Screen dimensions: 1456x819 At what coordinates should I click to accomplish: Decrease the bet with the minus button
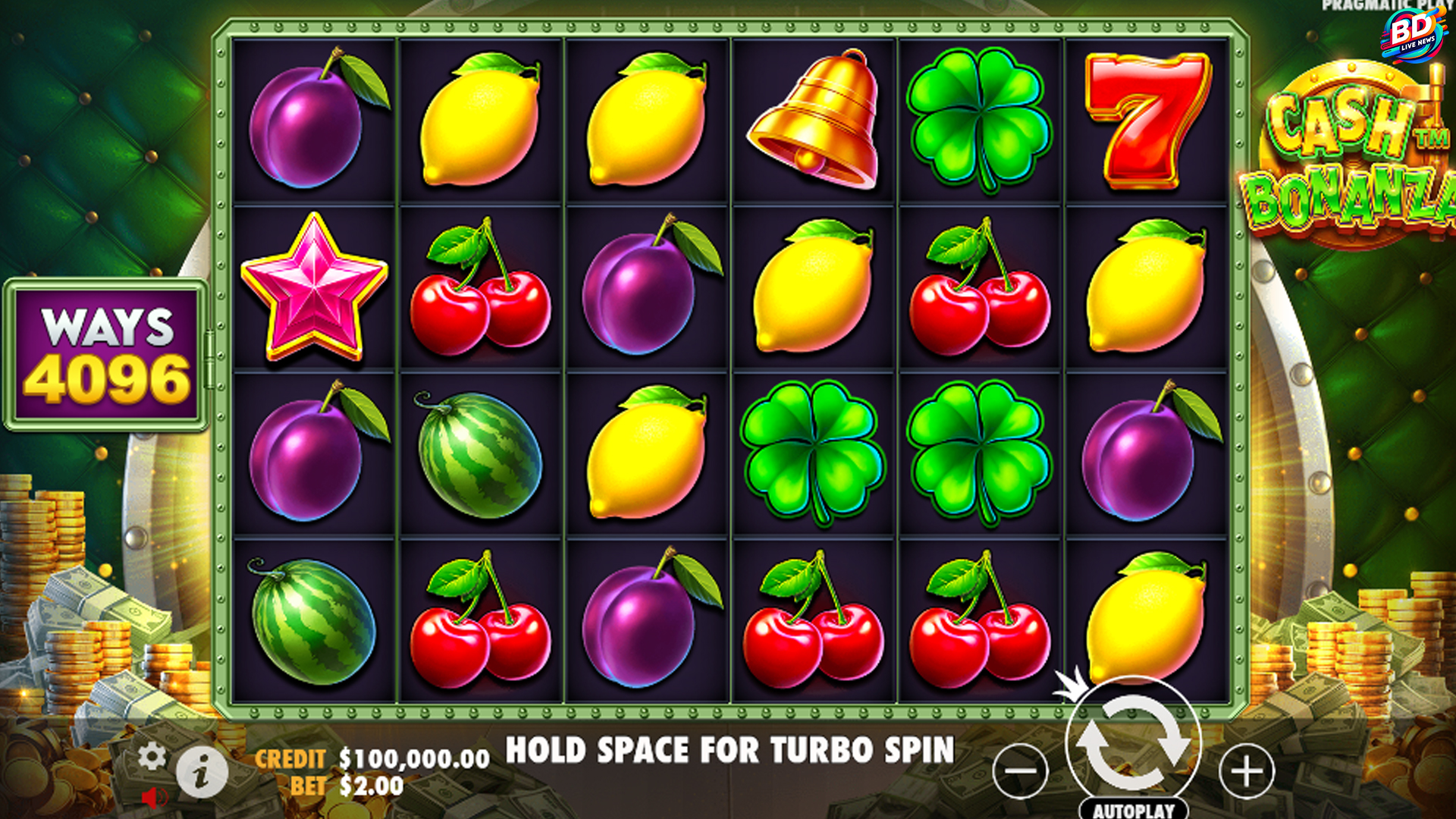pos(1020,771)
